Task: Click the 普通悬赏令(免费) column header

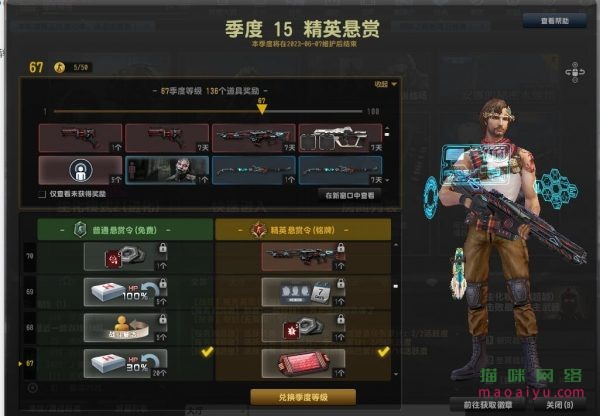Action: click(125, 230)
